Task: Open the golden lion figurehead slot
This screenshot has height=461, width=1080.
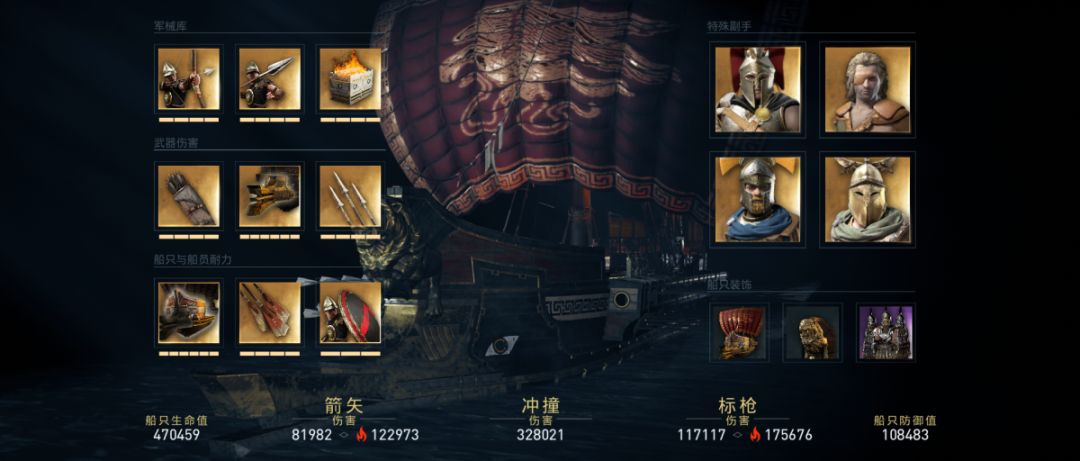Action: pyautogui.click(x=812, y=333)
